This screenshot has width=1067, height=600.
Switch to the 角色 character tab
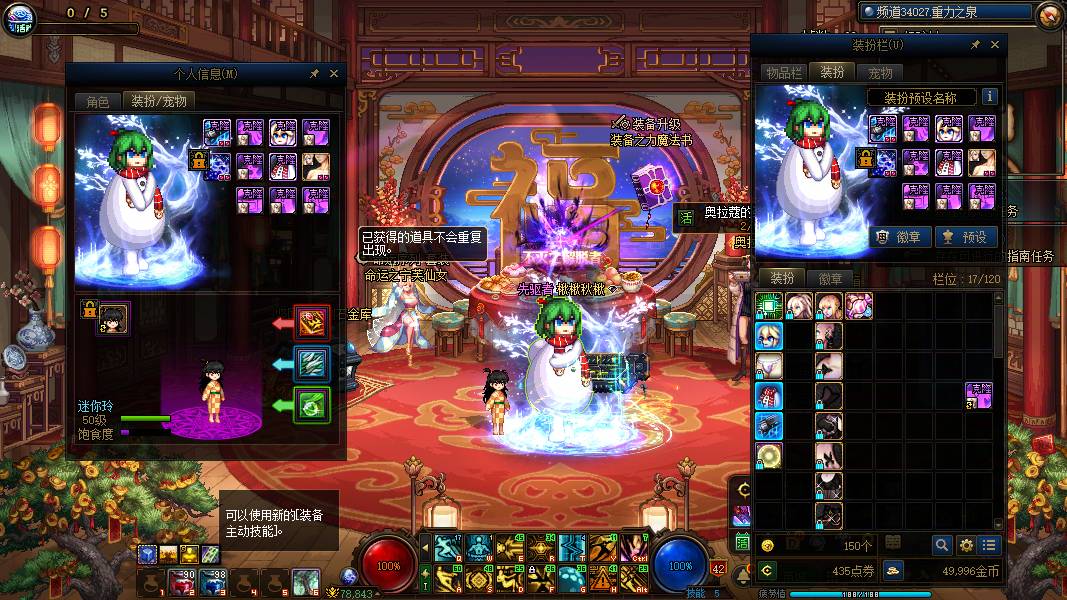click(x=97, y=101)
